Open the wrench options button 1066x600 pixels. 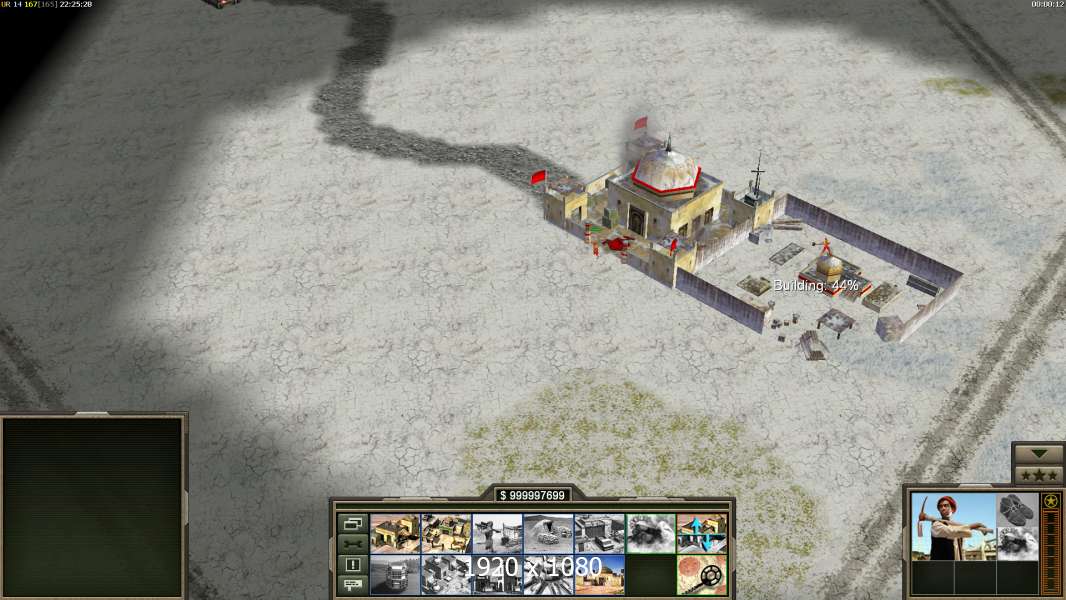coord(352,544)
